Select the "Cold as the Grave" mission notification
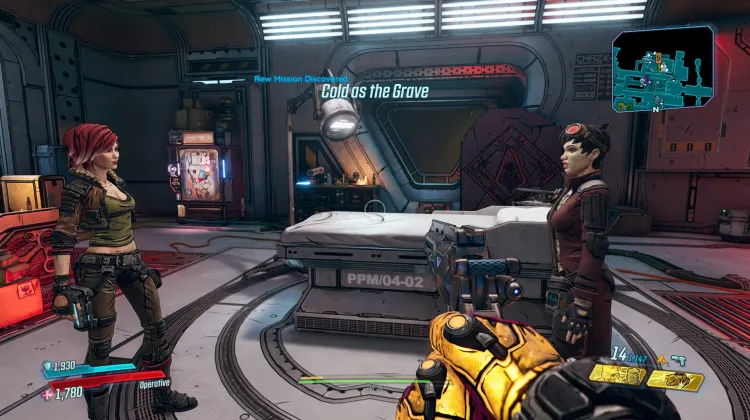The height and width of the screenshot is (420, 750). click(374, 91)
